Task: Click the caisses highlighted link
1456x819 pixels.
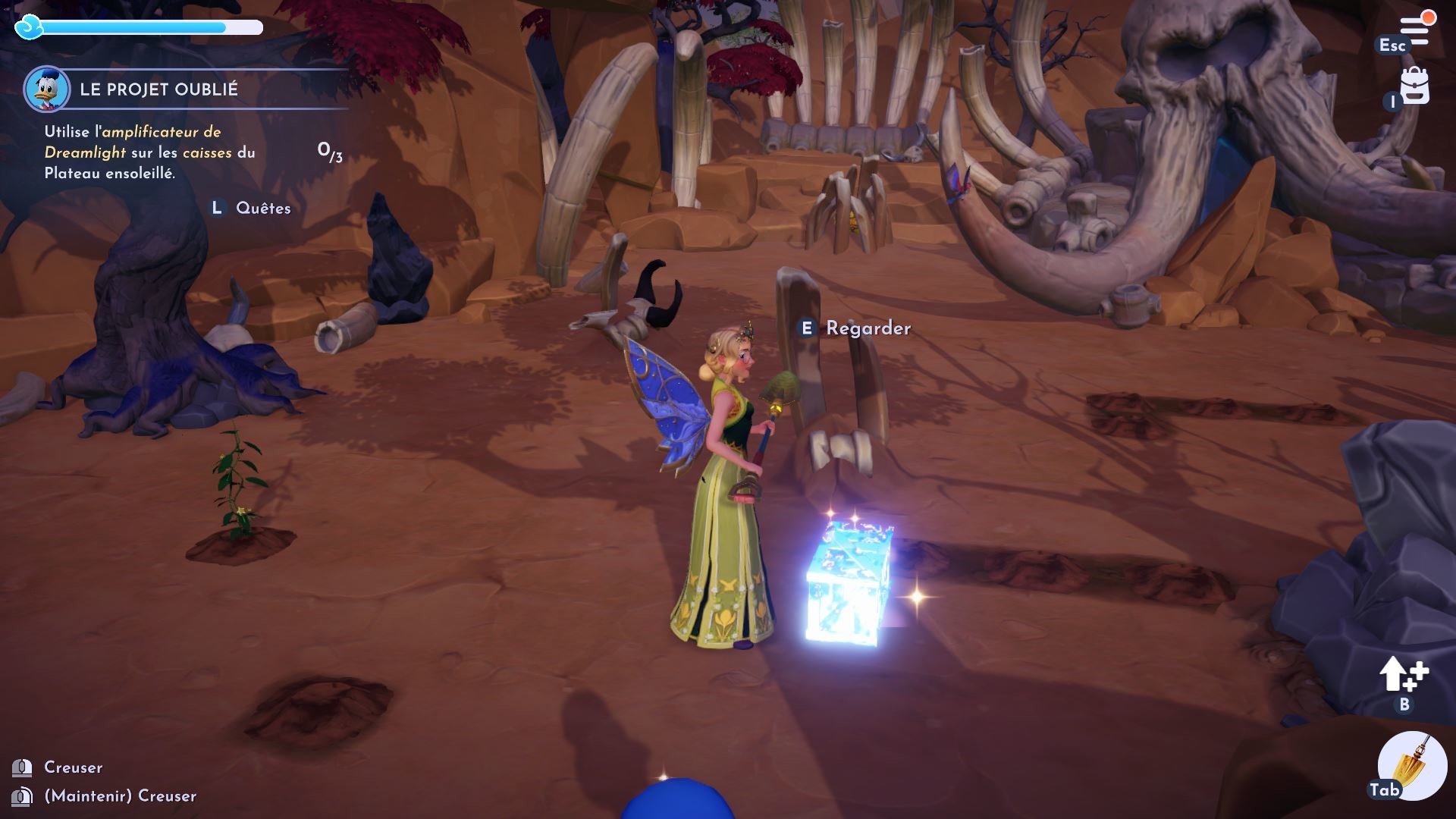Action: [x=207, y=151]
